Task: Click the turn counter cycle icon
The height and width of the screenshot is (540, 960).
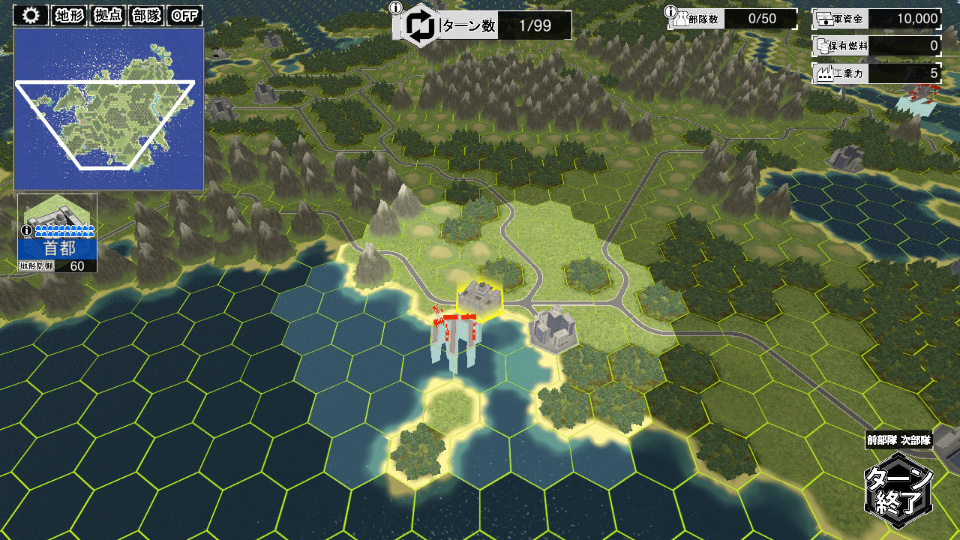Action: tap(421, 26)
